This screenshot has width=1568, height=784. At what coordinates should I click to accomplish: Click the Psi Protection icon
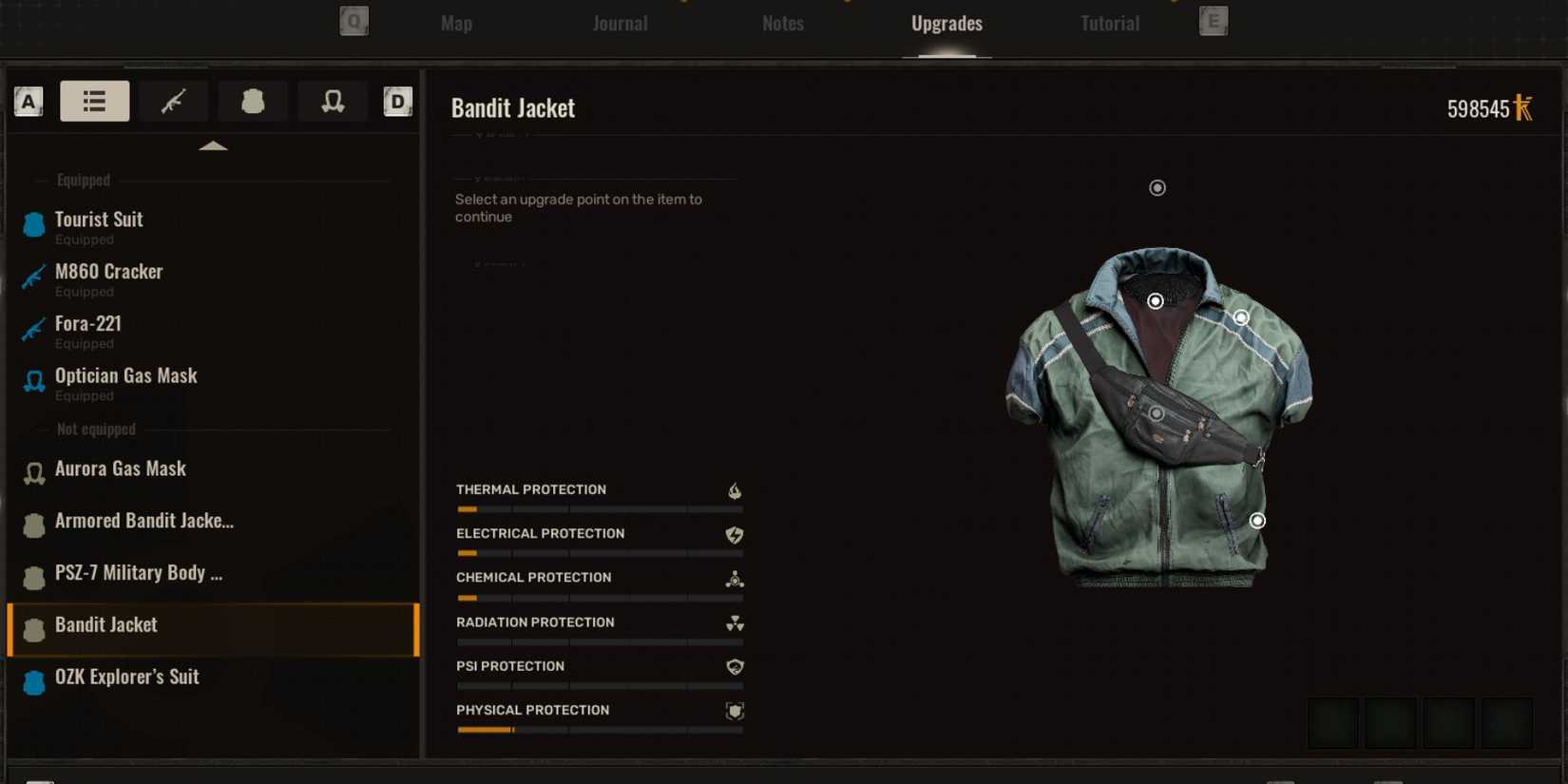(734, 667)
